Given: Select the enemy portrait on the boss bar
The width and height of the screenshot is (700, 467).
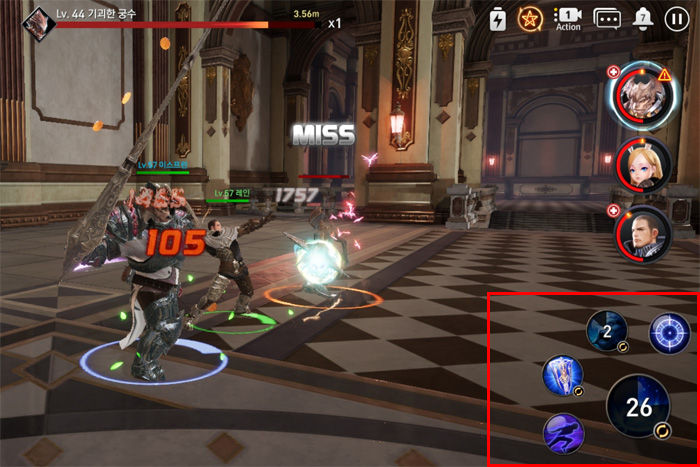Looking at the screenshot, I should [38, 19].
